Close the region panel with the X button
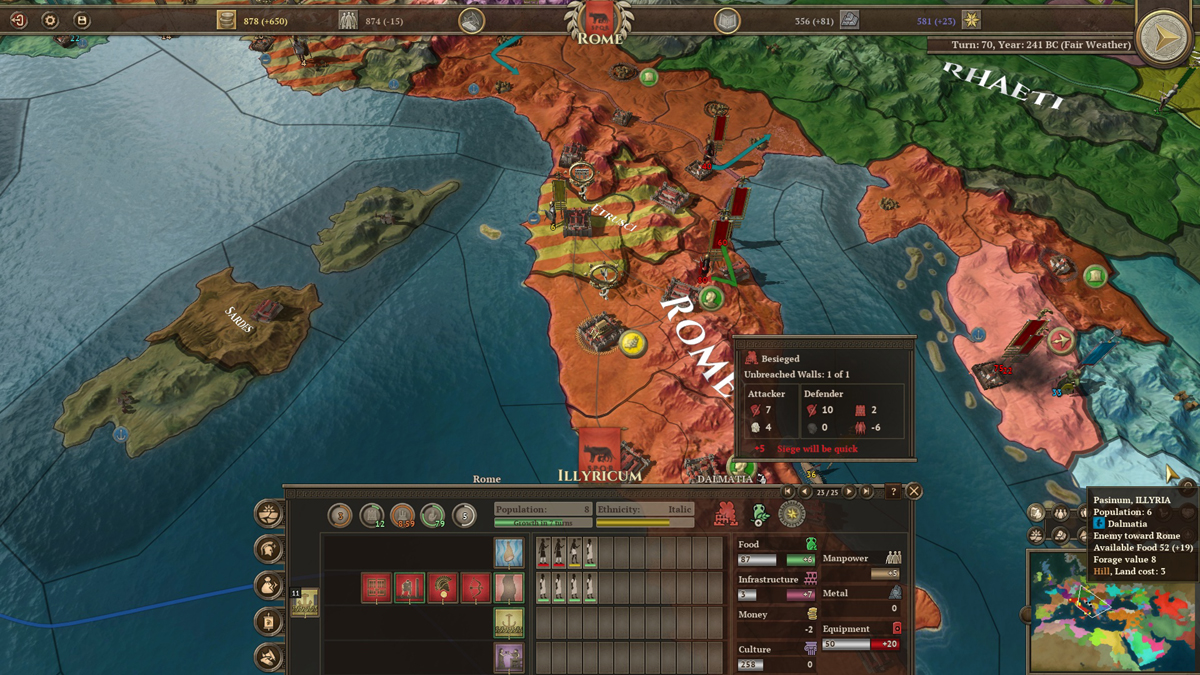The height and width of the screenshot is (675, 1200). [x=913, y=491]
